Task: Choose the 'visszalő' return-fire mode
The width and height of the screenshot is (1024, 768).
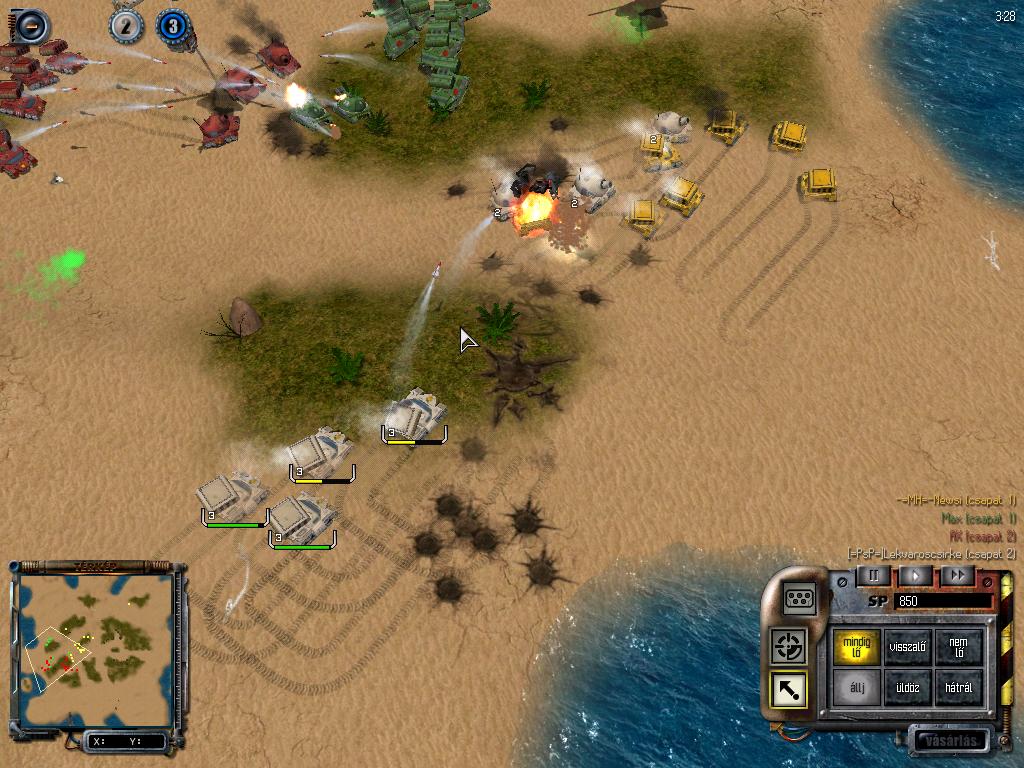Action: tap(908, 646)
